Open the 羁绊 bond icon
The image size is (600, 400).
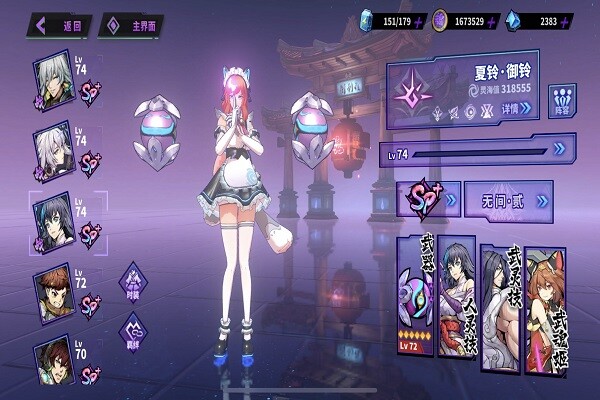coord(133,330)
